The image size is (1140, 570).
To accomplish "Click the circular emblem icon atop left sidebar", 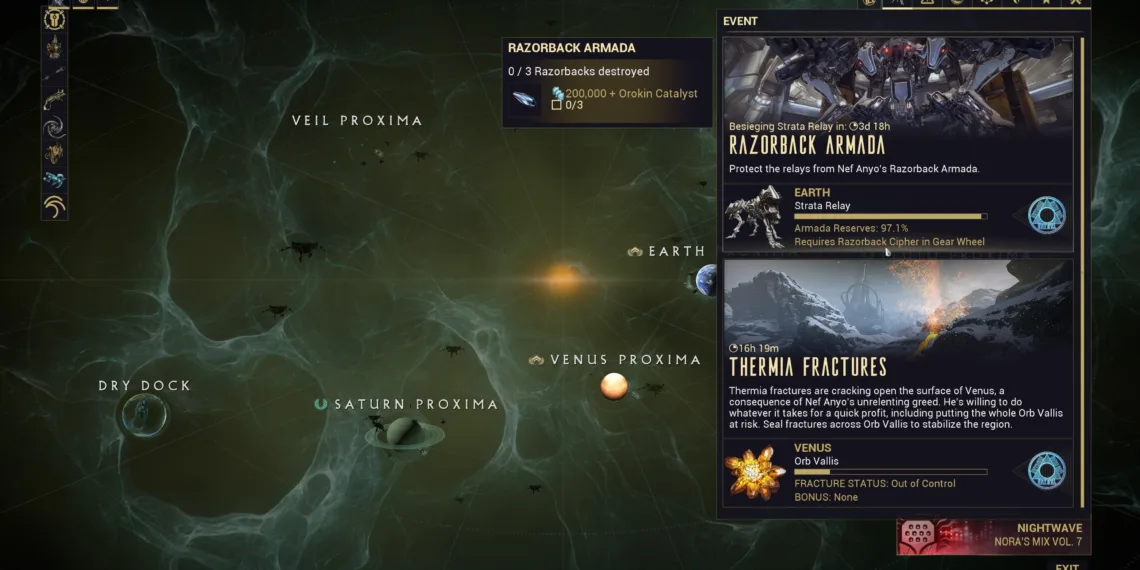I will 55,20.
